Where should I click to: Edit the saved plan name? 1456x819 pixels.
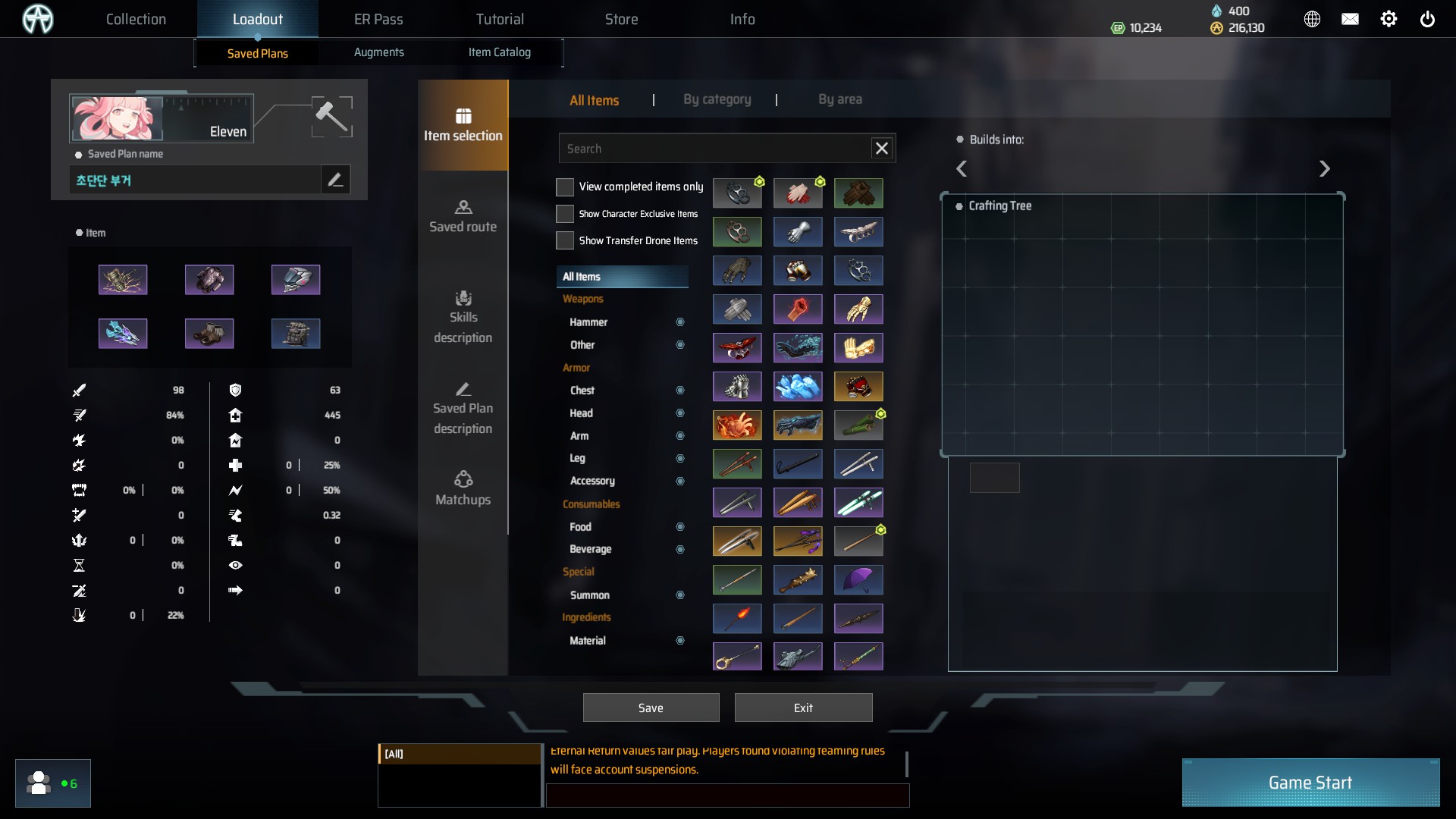coord(335,180)
